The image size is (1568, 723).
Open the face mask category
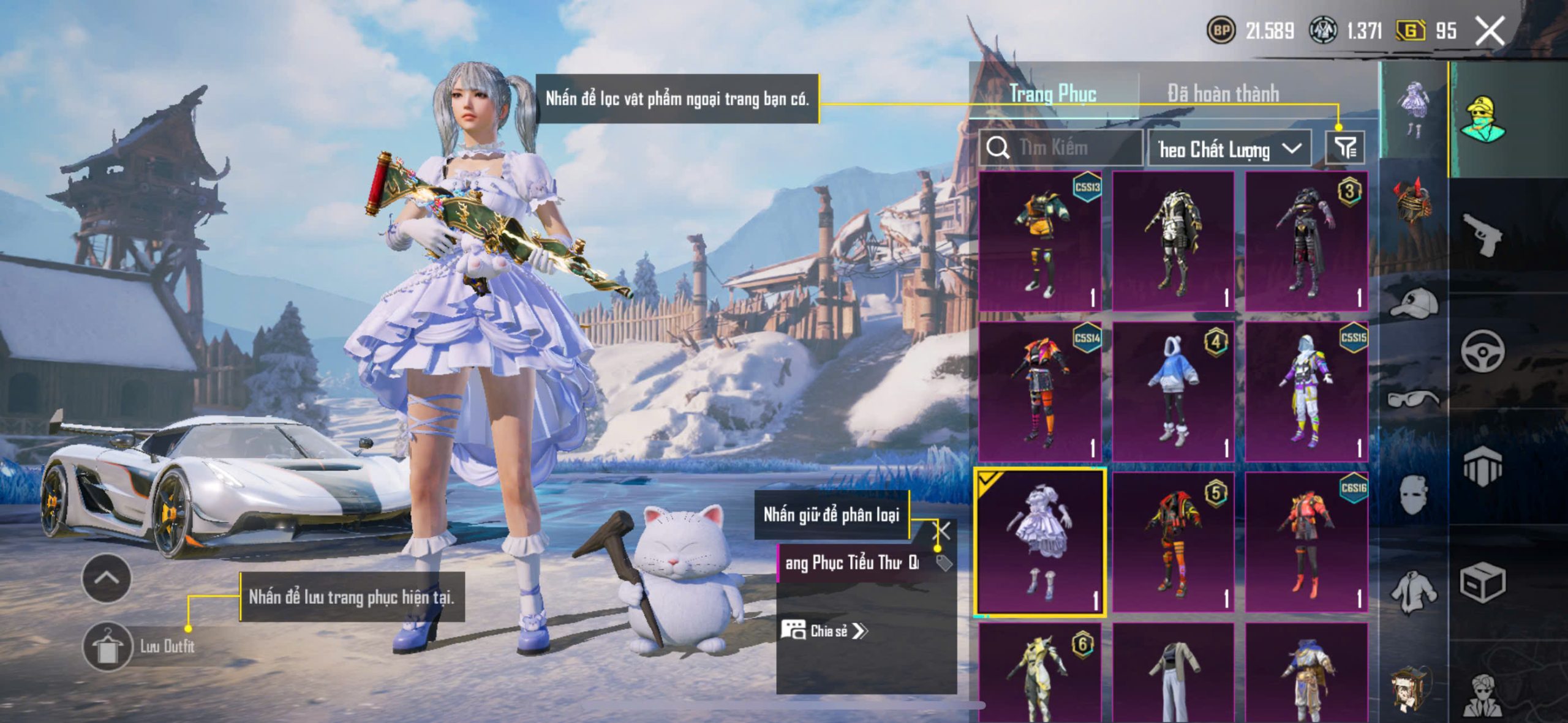pyautogui.click(x=1414, y=495)
